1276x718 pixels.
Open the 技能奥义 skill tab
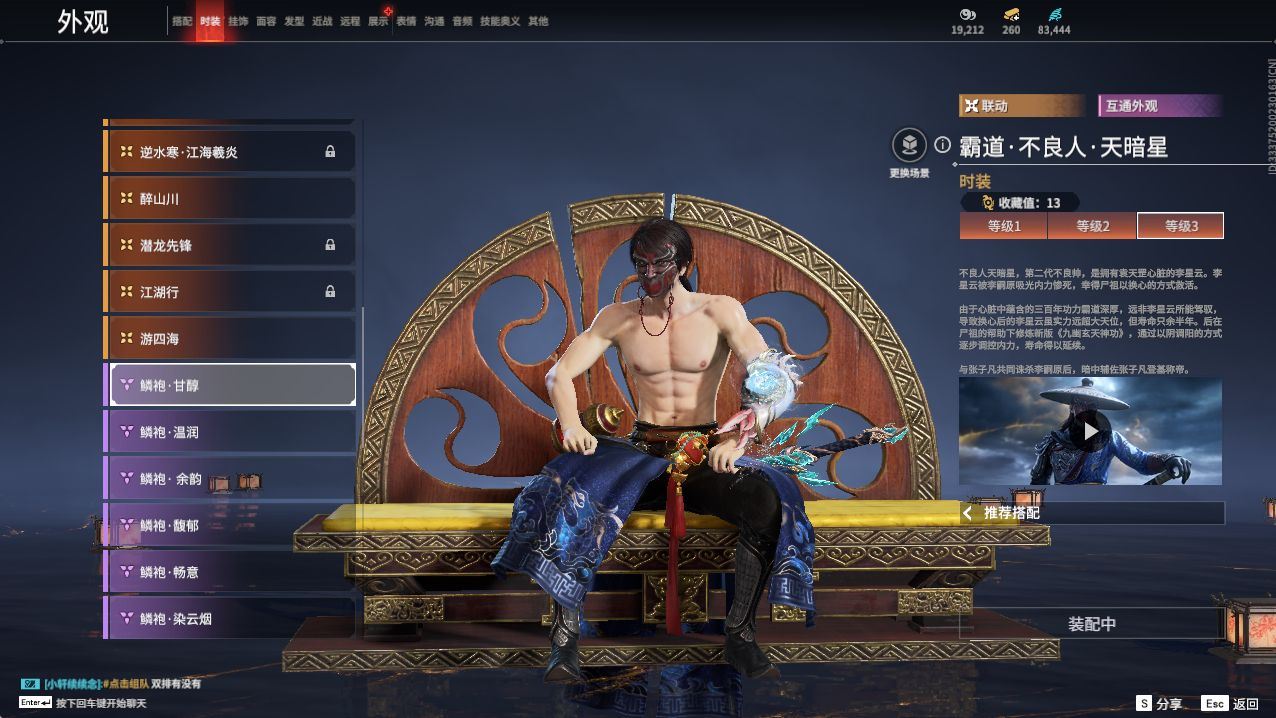pyautogui.click(x=500, y=21)
